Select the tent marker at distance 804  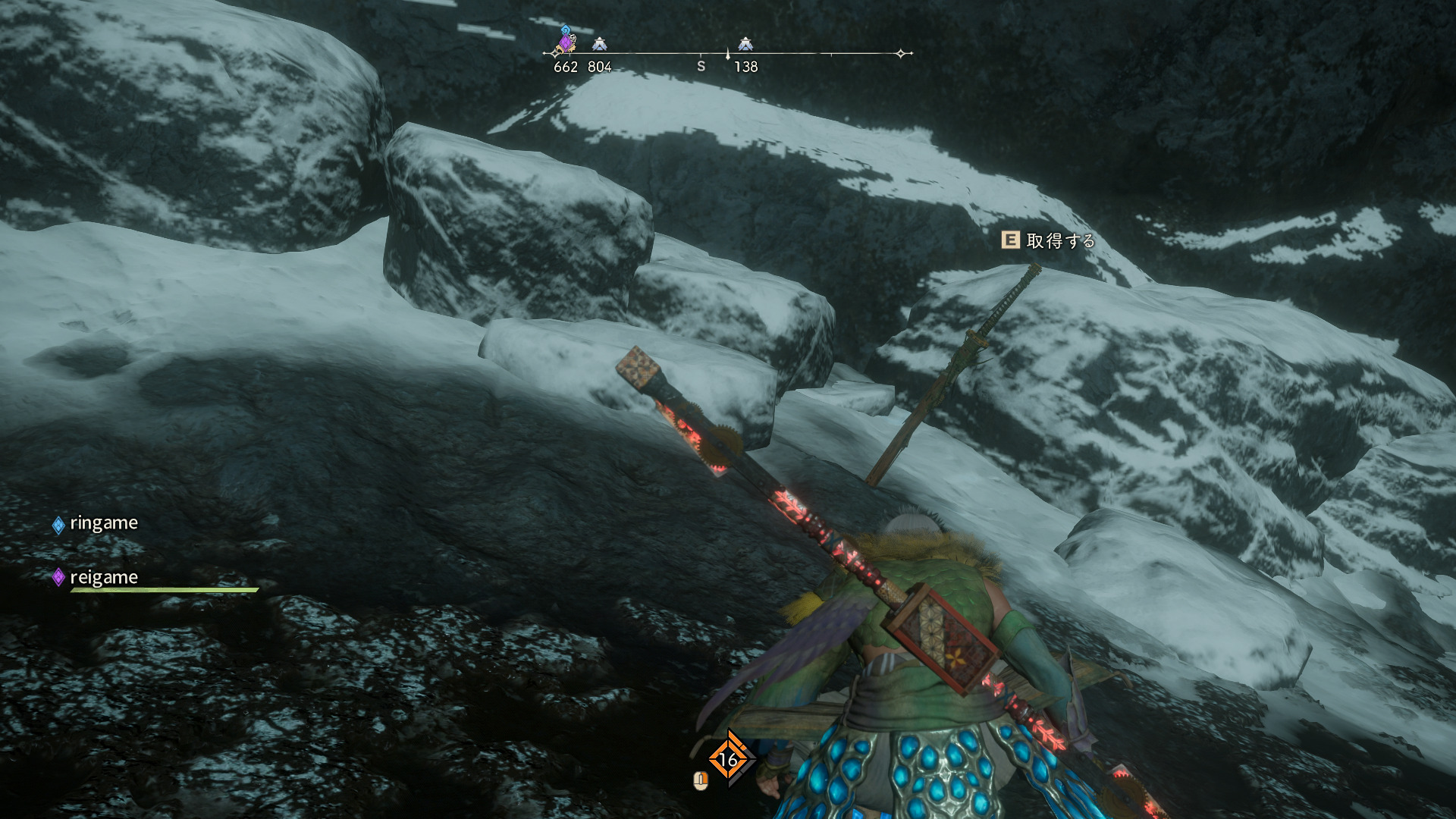599,44
